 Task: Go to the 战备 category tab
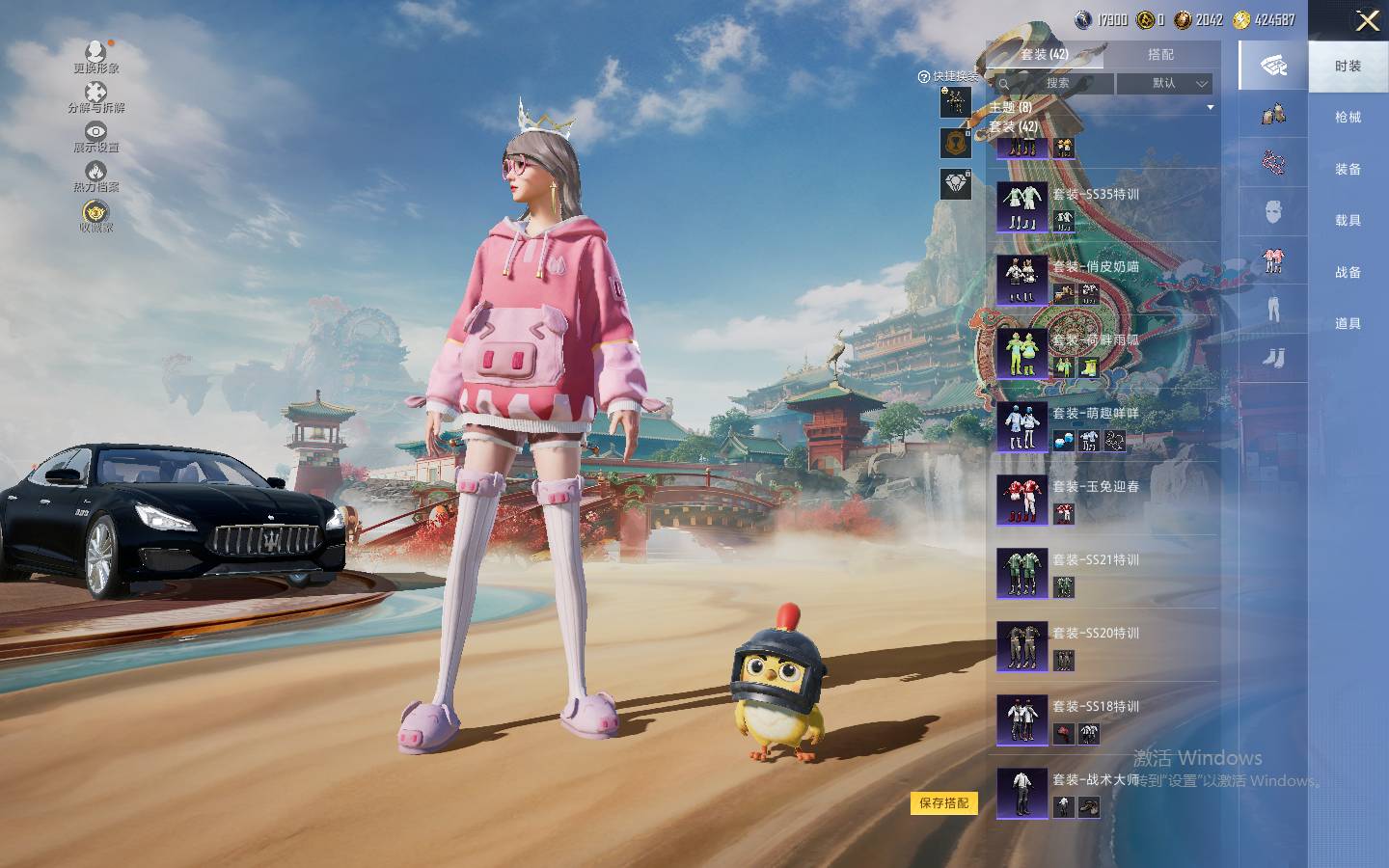point(1348,272)
